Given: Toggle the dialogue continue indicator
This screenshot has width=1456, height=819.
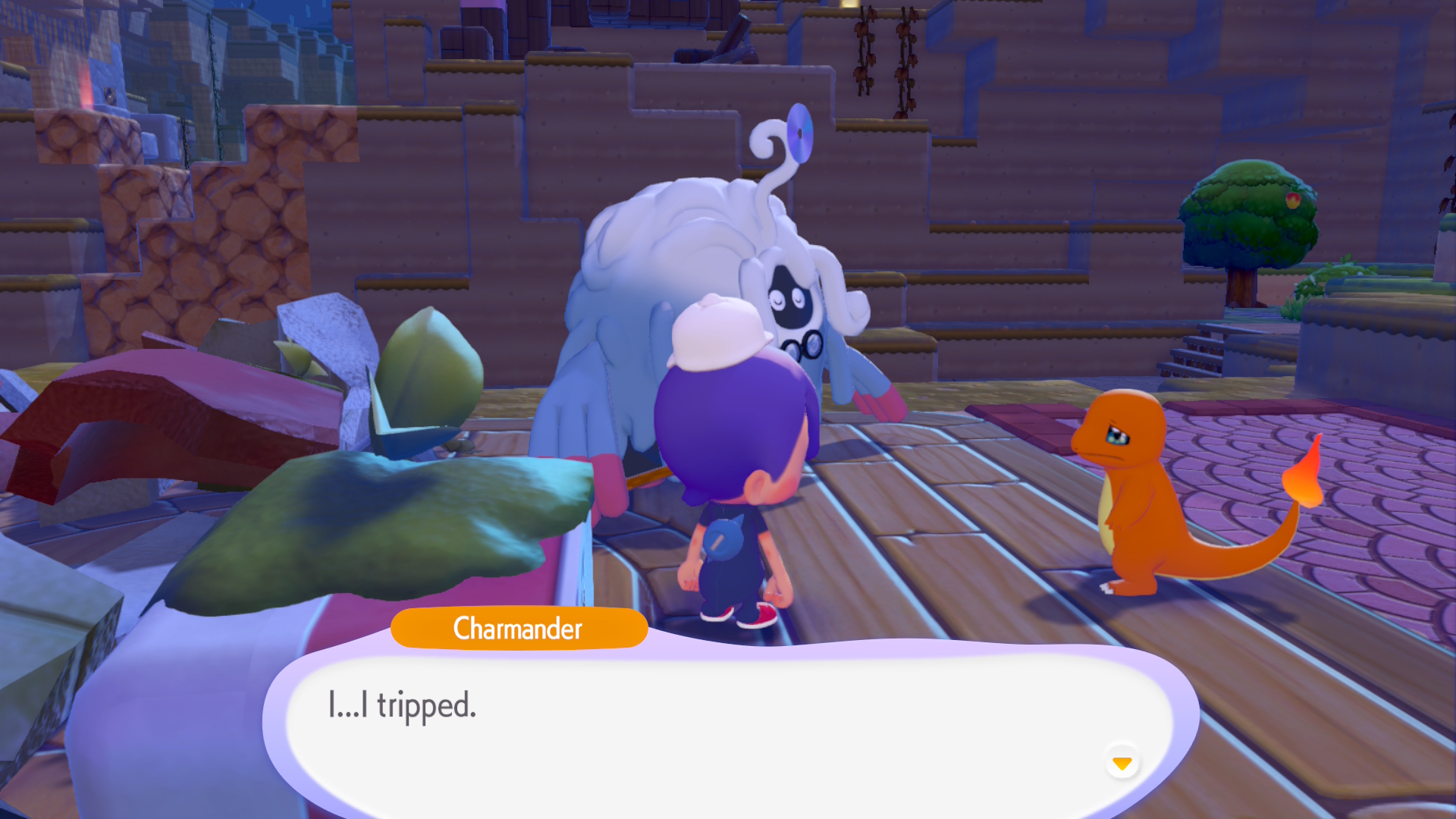Looking at the screenshot, I should (1122, 764).
